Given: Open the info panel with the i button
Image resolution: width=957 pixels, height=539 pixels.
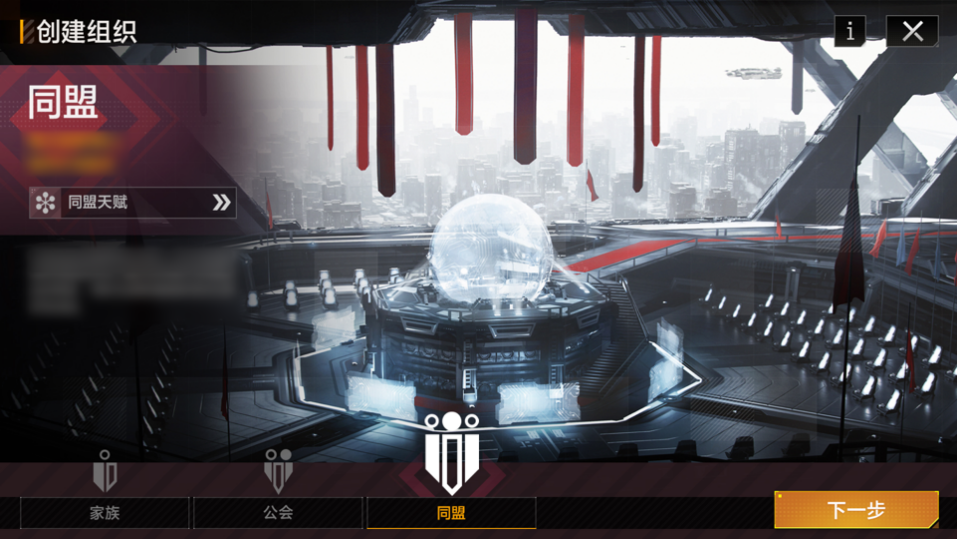Looking at the screenshot, I should (850, 31).
